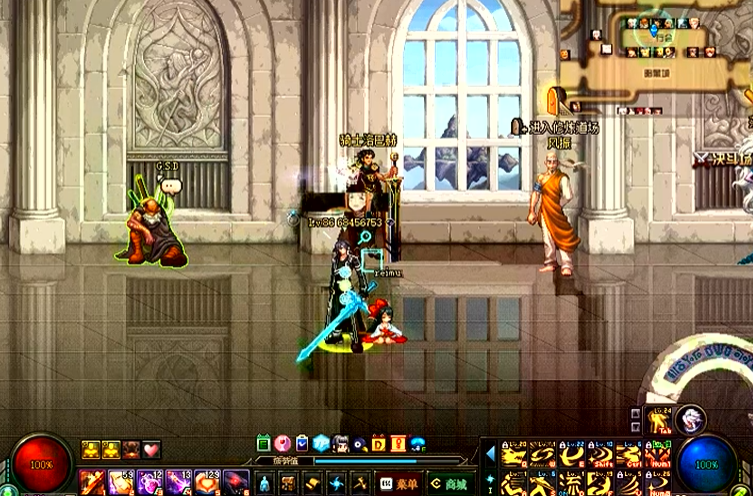Open the blue clipboard checklist icon
This screenshot has height=496, width=753.
click(x=302, y=443)
